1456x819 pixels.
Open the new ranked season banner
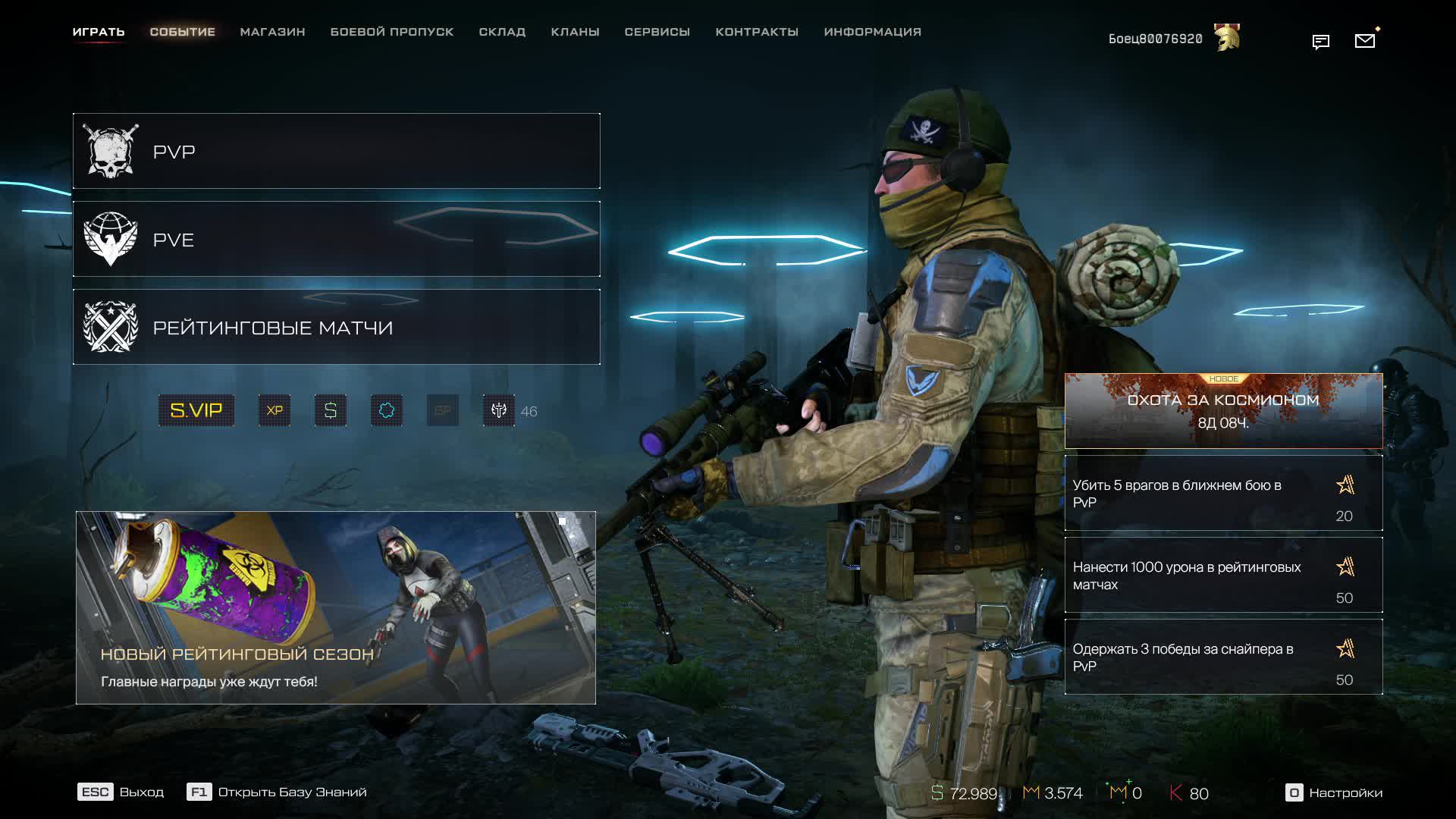pyautogui.click(x=335, y=607)
